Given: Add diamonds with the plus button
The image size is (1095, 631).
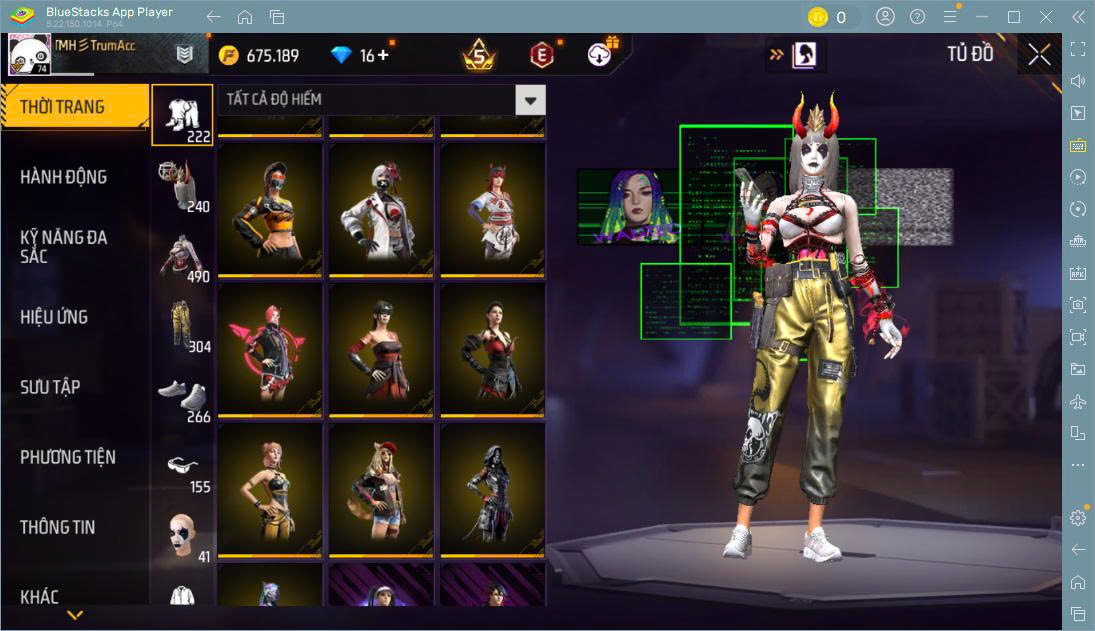Looking at the screenshot, I should [x=382, y=55].
